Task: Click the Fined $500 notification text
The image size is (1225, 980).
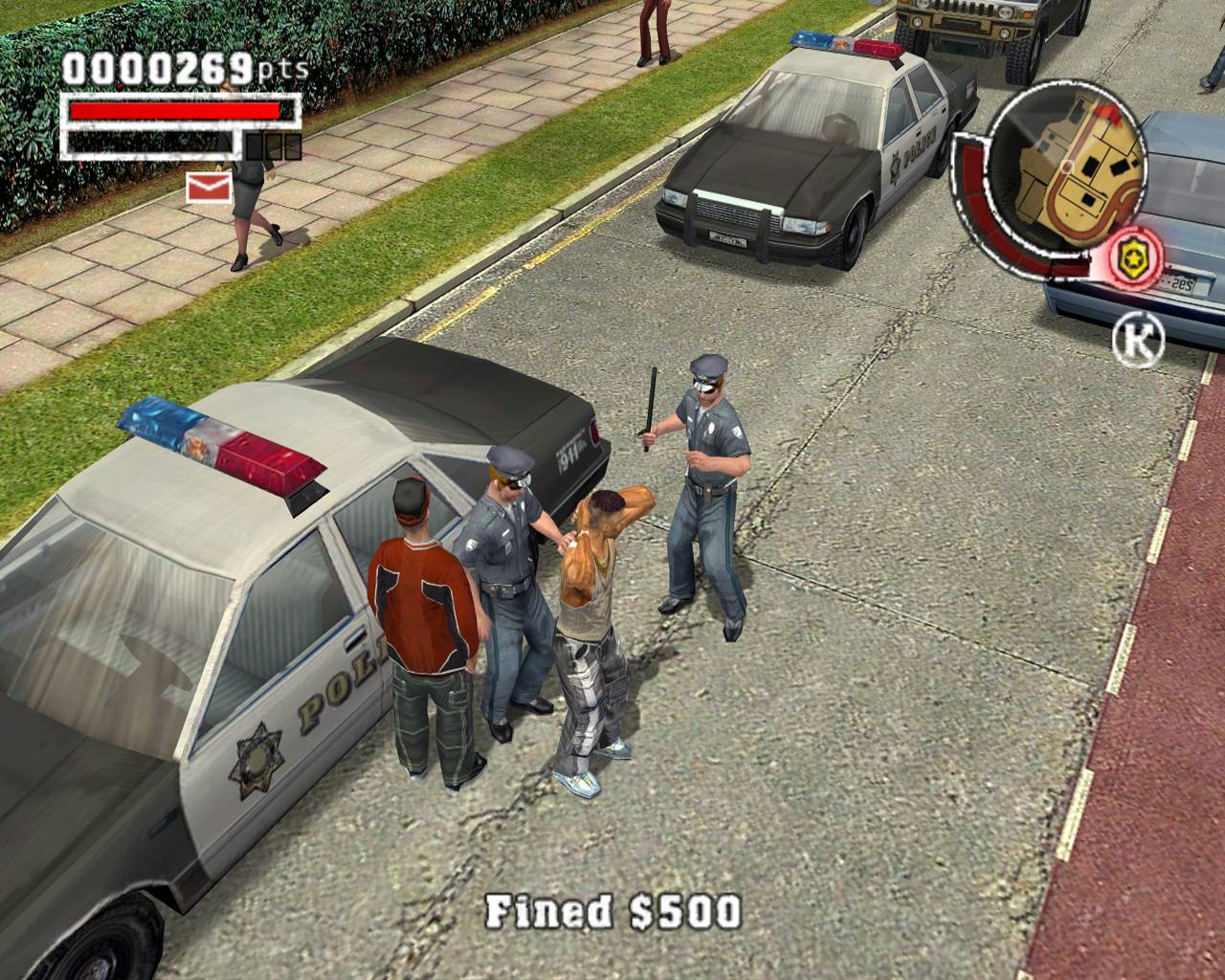Action: [x=612, y=910]
